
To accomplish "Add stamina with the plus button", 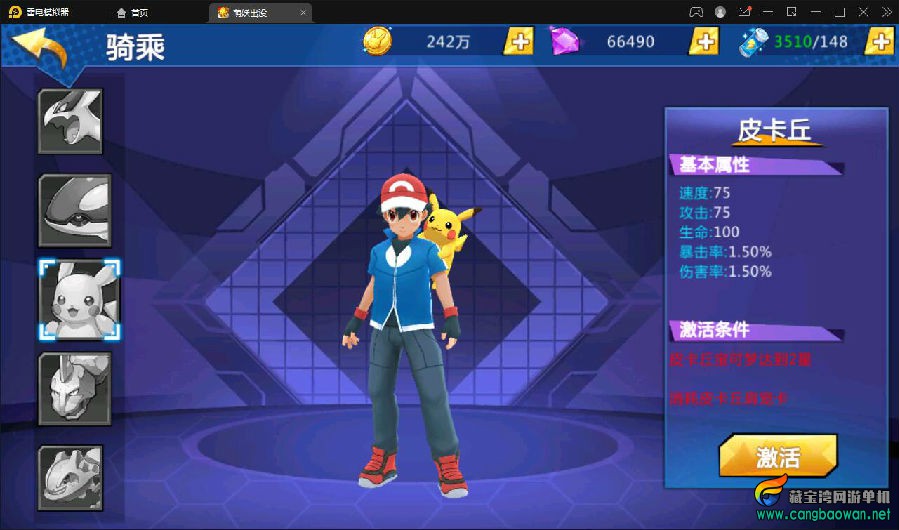I will (x=879, y=42).
